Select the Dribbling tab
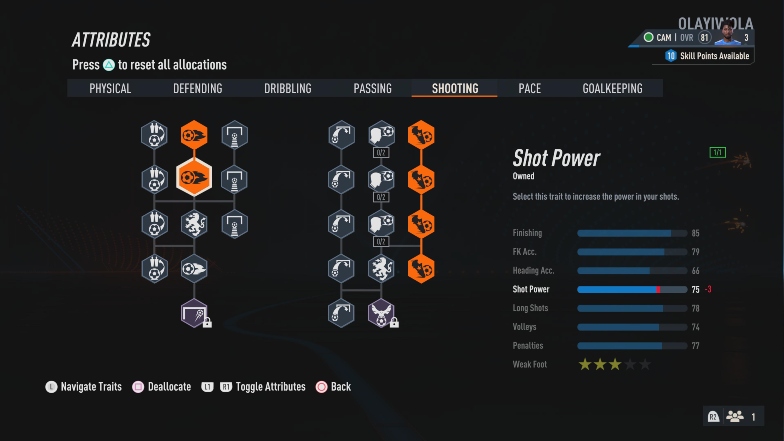 click(288, 89)
